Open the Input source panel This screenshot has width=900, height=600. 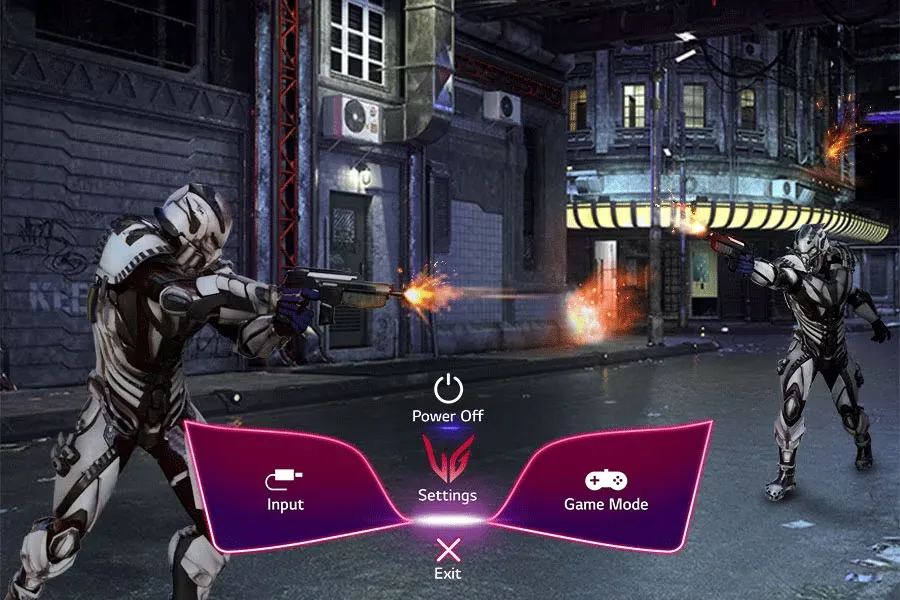click(x=285, y=490)
